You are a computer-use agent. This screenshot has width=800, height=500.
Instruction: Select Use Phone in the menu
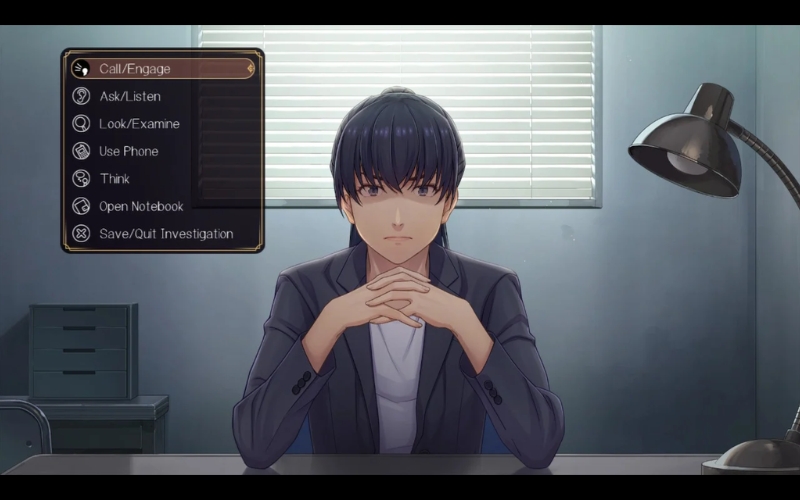tap(128, 151)
